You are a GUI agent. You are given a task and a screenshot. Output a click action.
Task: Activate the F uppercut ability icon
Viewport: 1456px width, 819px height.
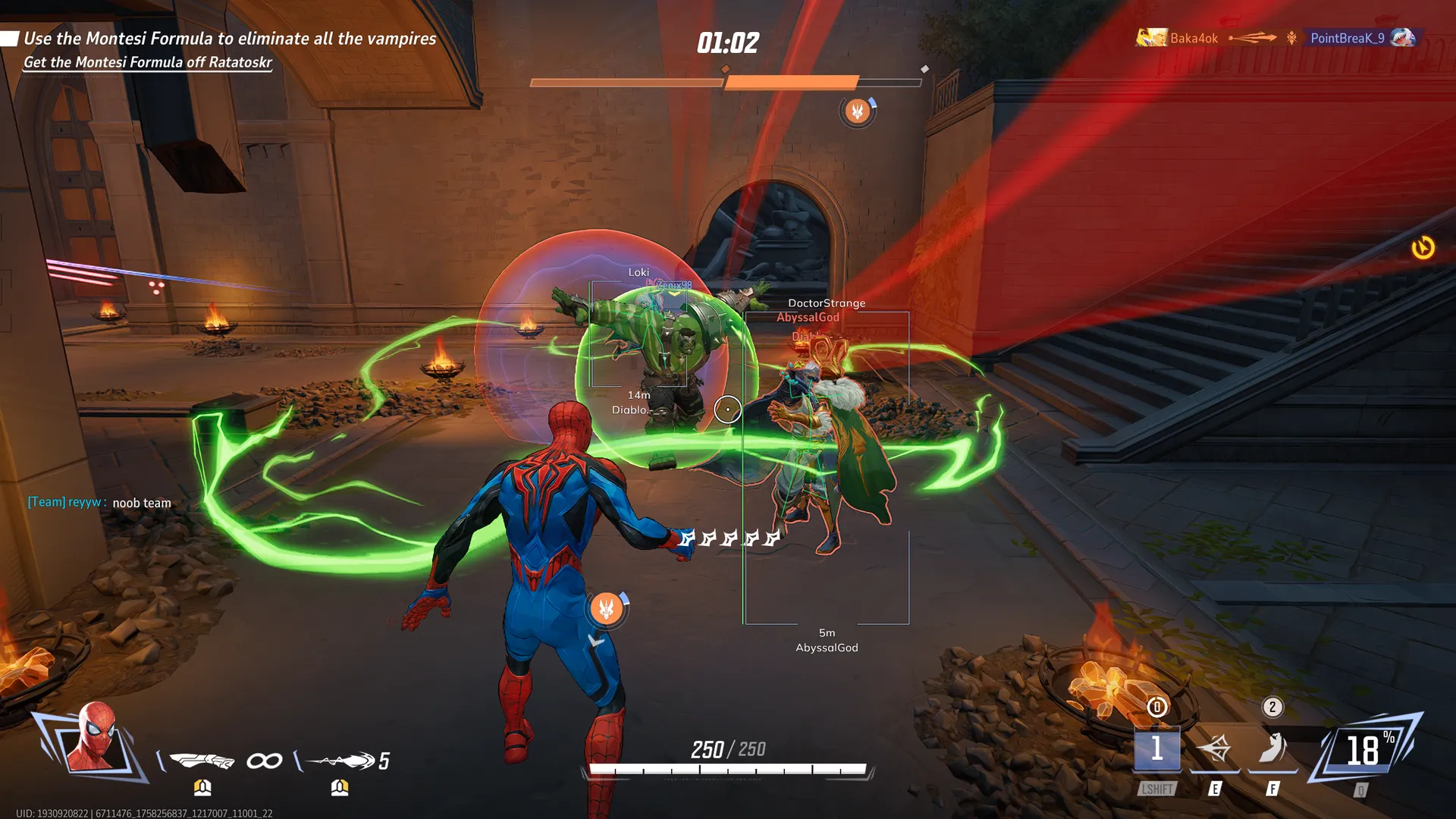(1272, 749)
